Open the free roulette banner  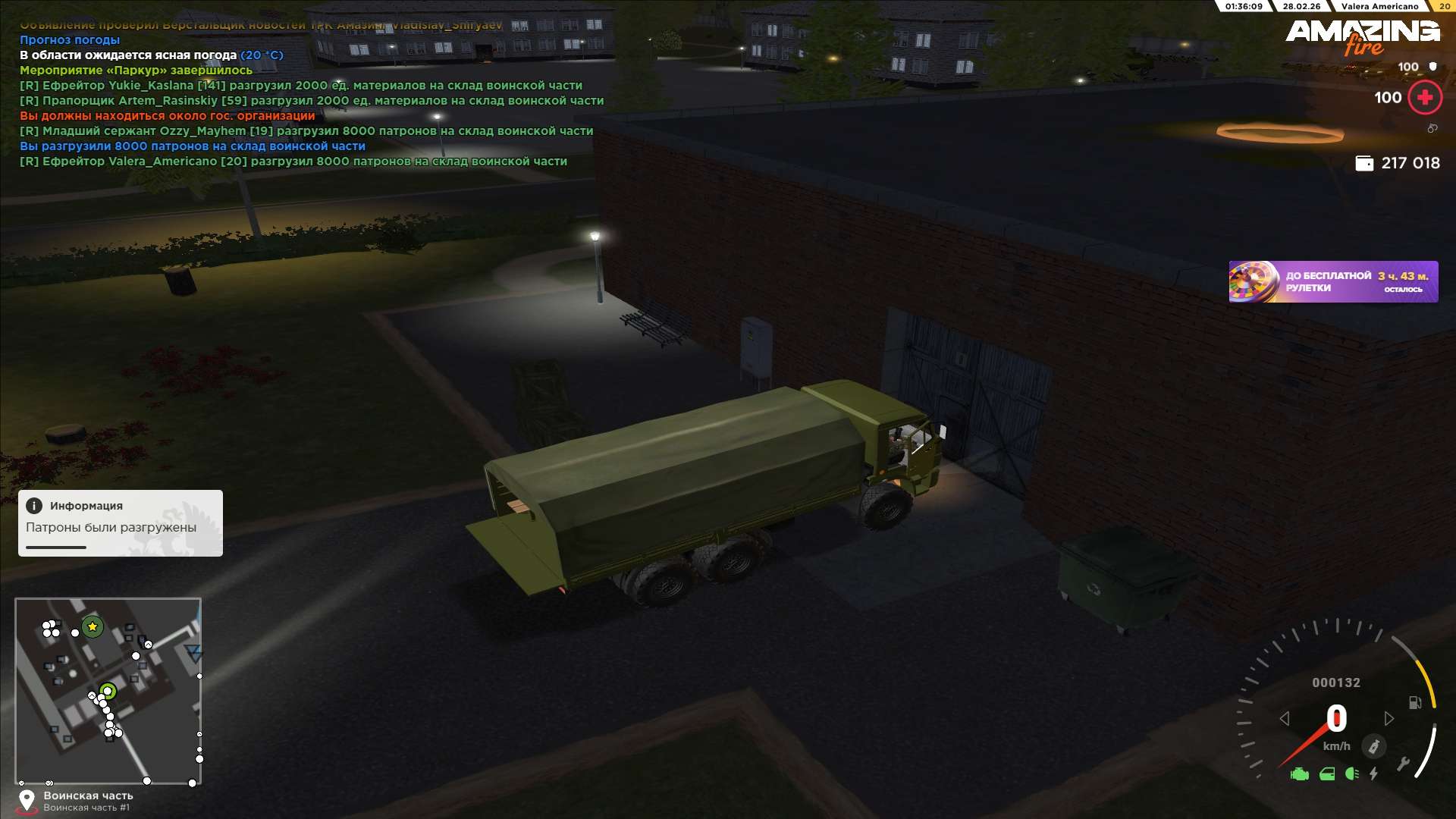1332,282
